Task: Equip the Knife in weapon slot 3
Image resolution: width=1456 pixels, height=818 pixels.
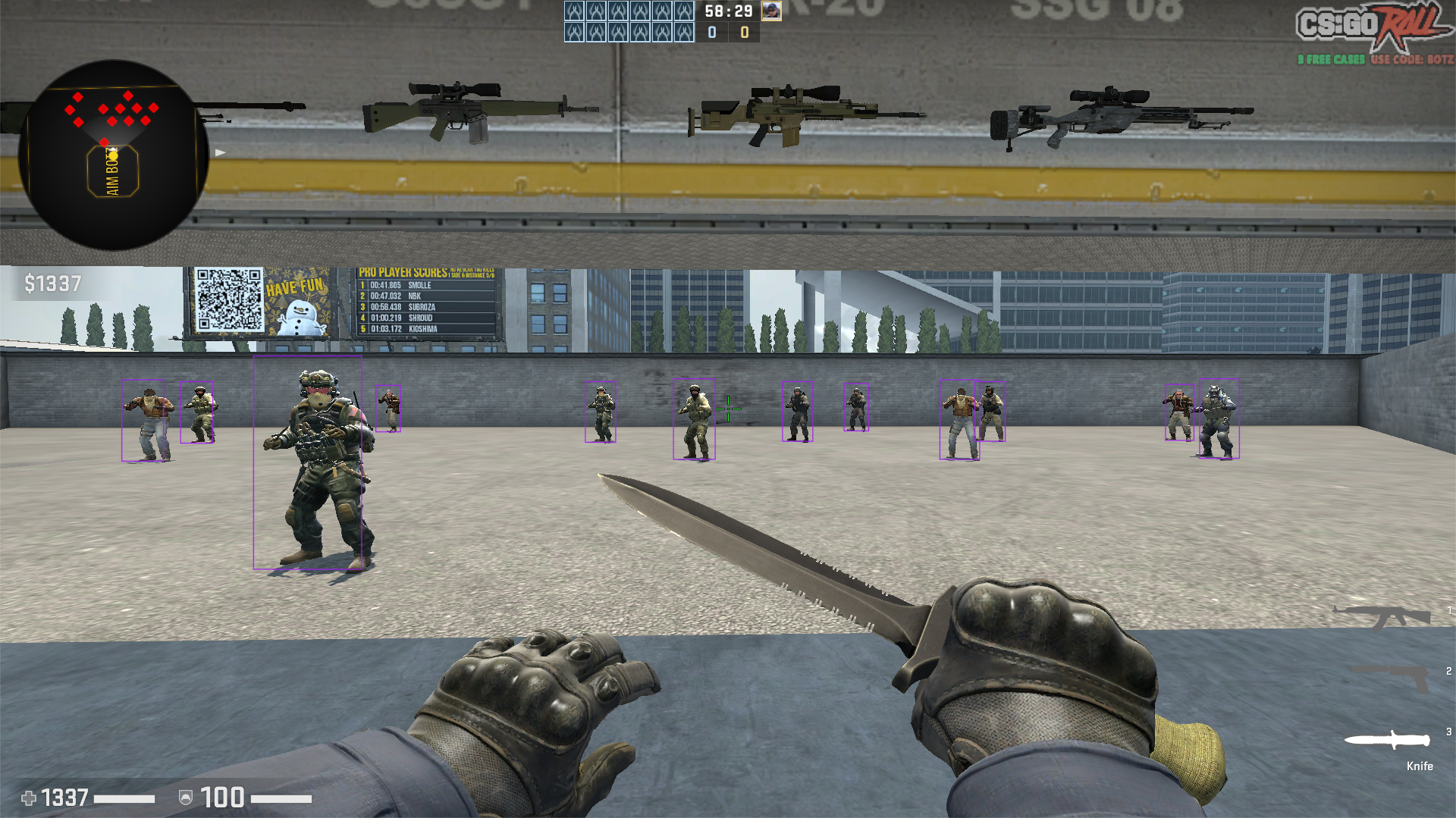Action: click(1388, 739)
